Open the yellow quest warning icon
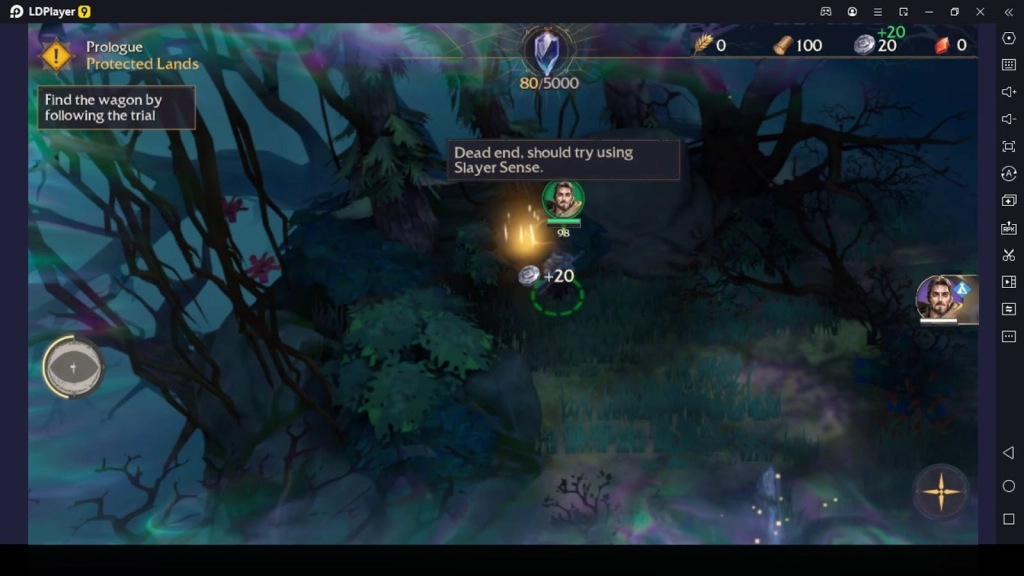Viewport: 1024px width, 576px height. (57, 56)
